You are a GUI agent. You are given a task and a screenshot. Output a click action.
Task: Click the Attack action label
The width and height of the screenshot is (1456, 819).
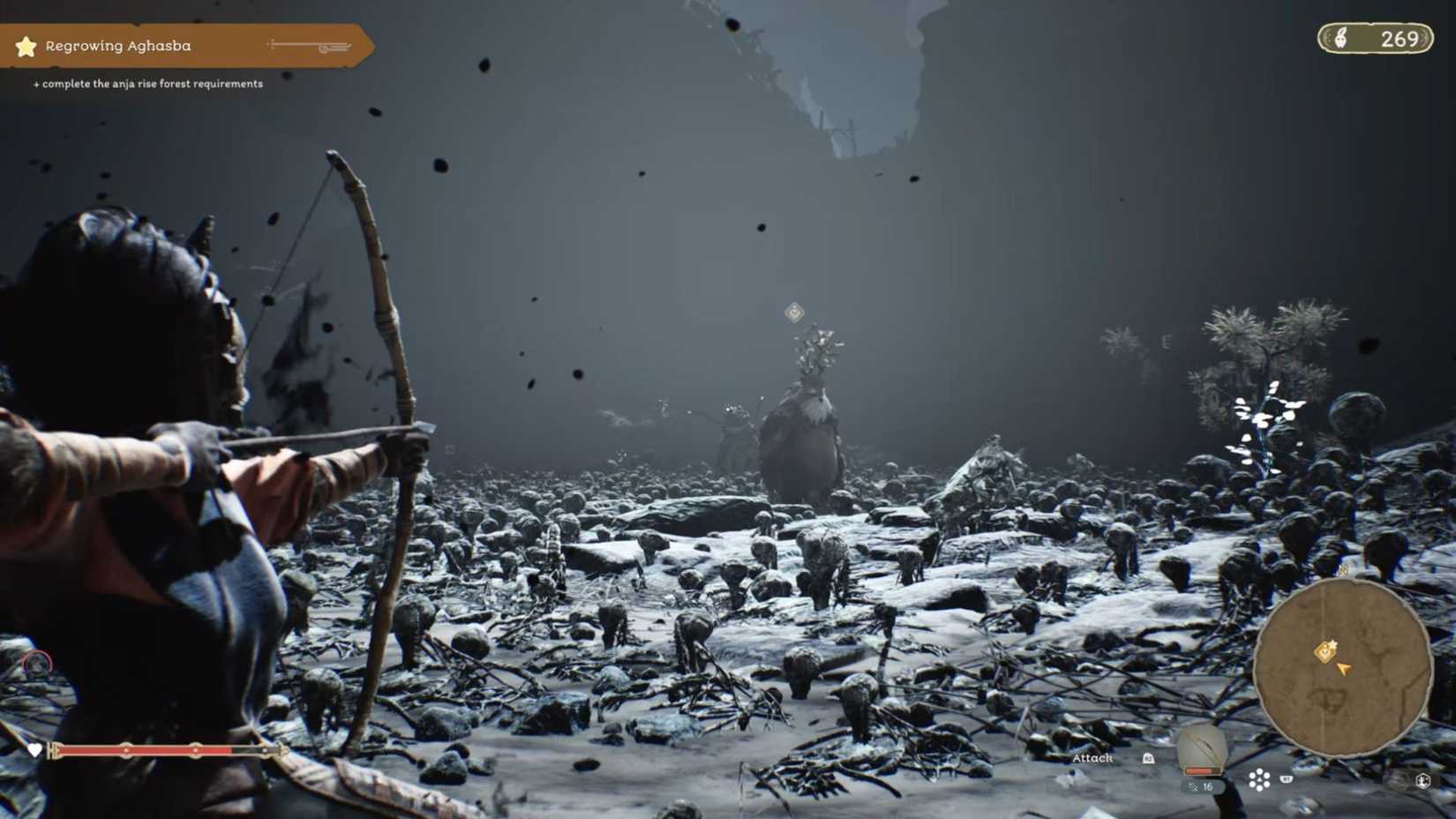point(1093,758)
